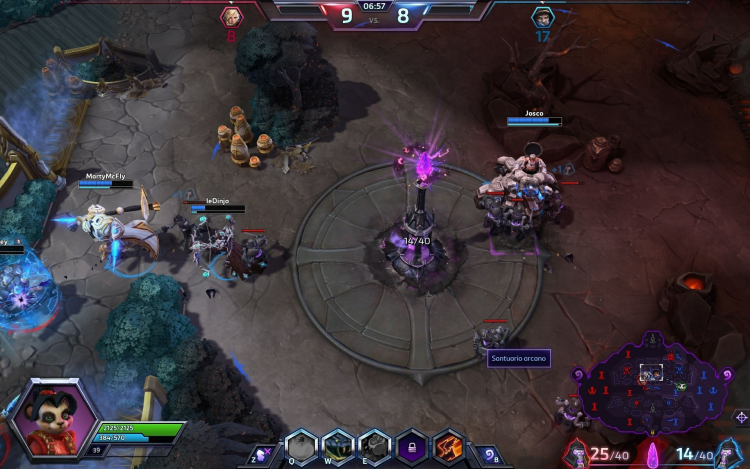Image resolution: width=750 pixels, height=469 pixels.
Task: Activate the orange trait ability icon
Action: (447, 445)
